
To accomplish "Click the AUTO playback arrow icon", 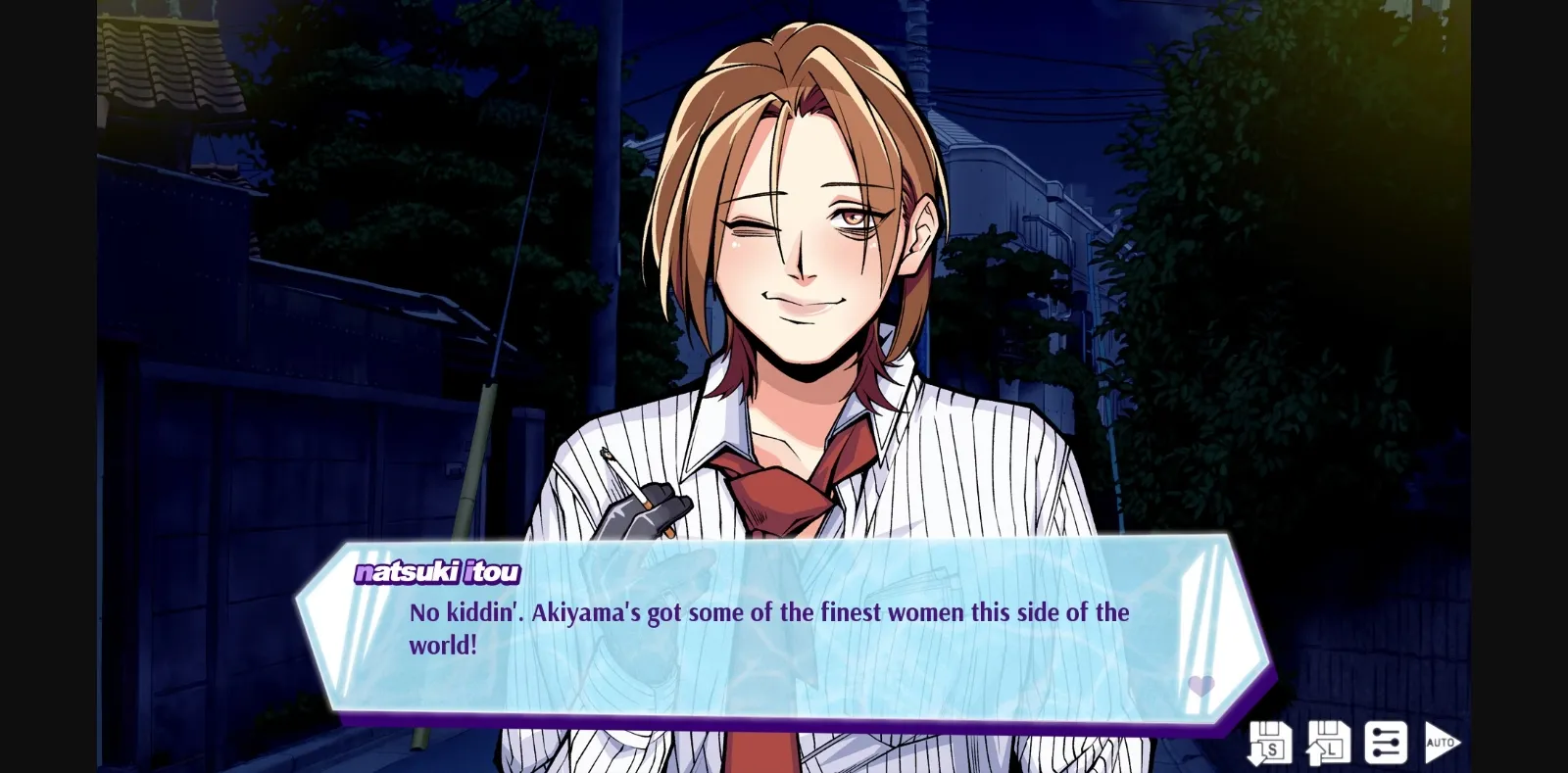I will 1442,742.
